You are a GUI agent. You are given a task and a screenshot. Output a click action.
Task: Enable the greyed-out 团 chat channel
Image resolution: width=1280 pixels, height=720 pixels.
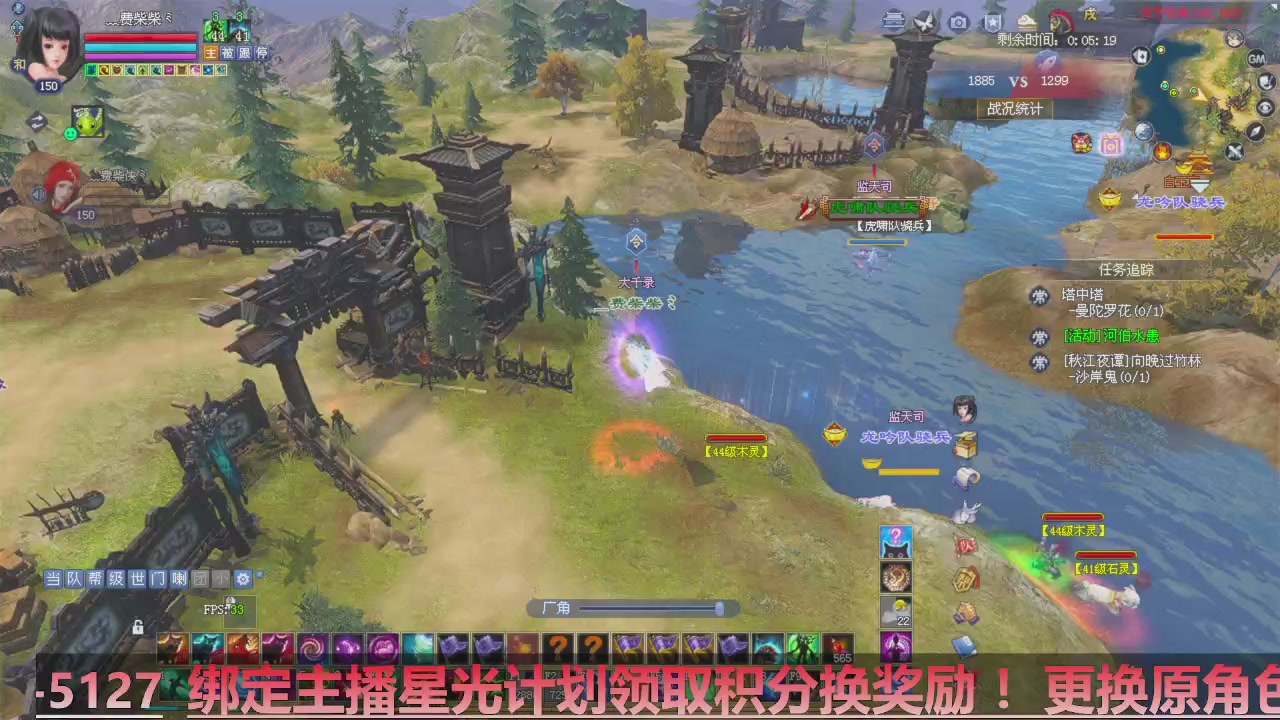(200, 578)
